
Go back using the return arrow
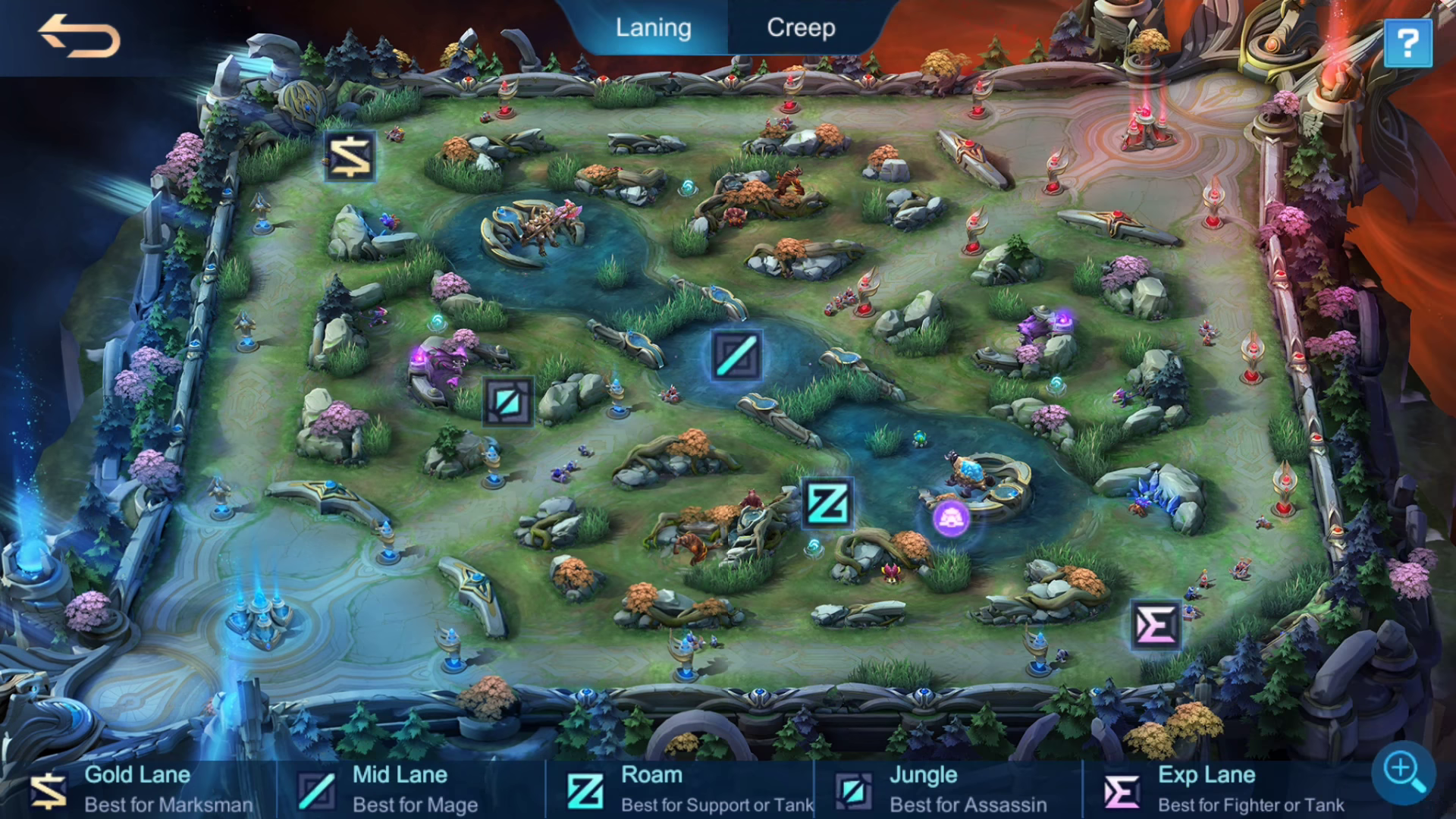pyautogui.click(x=79, y=36)
